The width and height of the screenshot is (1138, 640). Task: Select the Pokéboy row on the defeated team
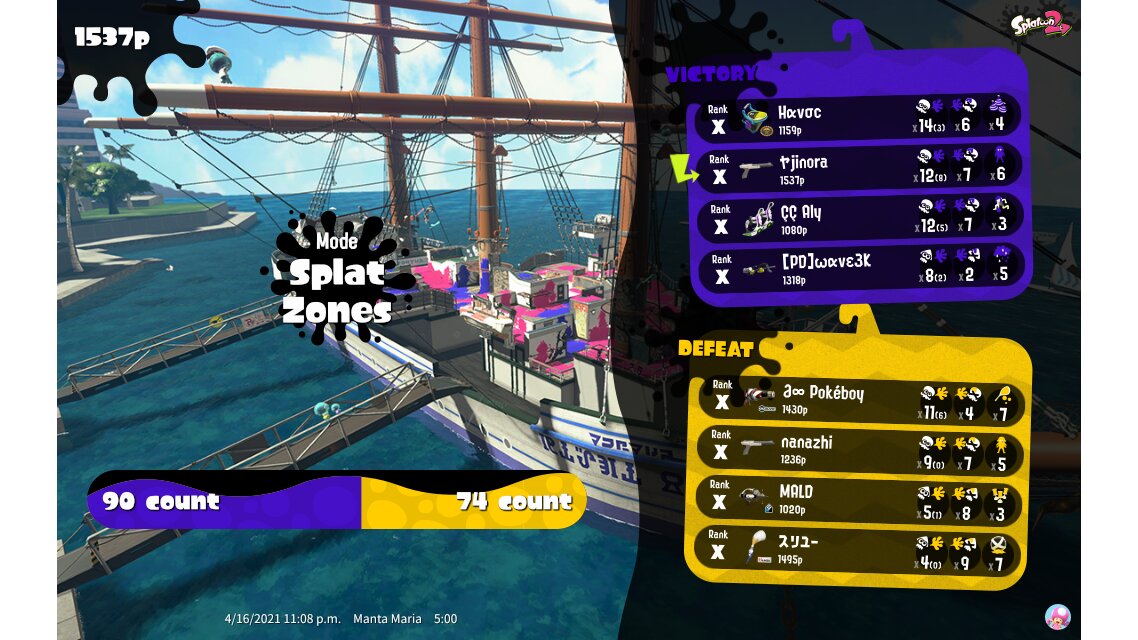click(x=860, y=399)
